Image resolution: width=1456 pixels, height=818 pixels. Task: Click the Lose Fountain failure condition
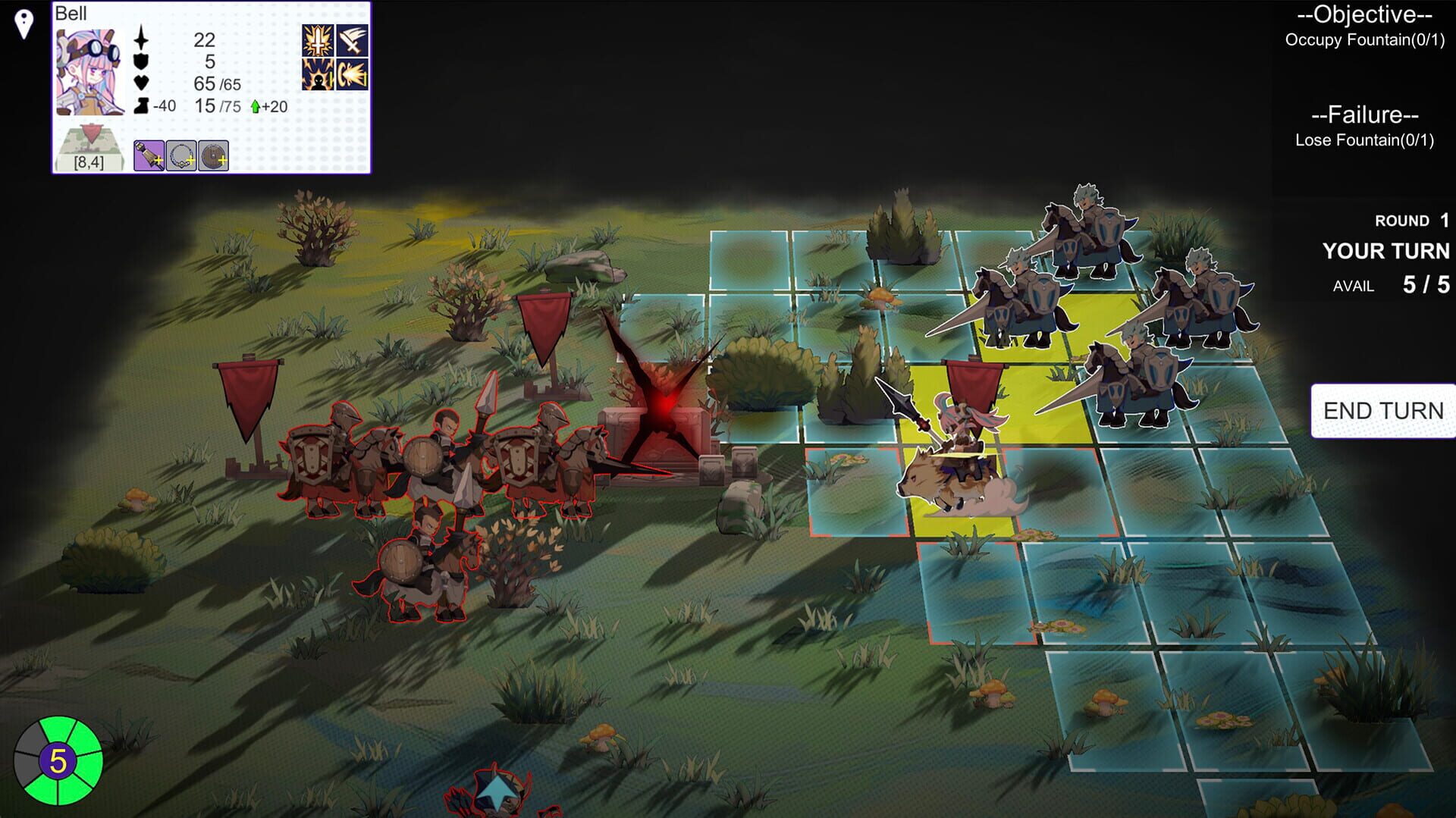(x=1365, y=139)
